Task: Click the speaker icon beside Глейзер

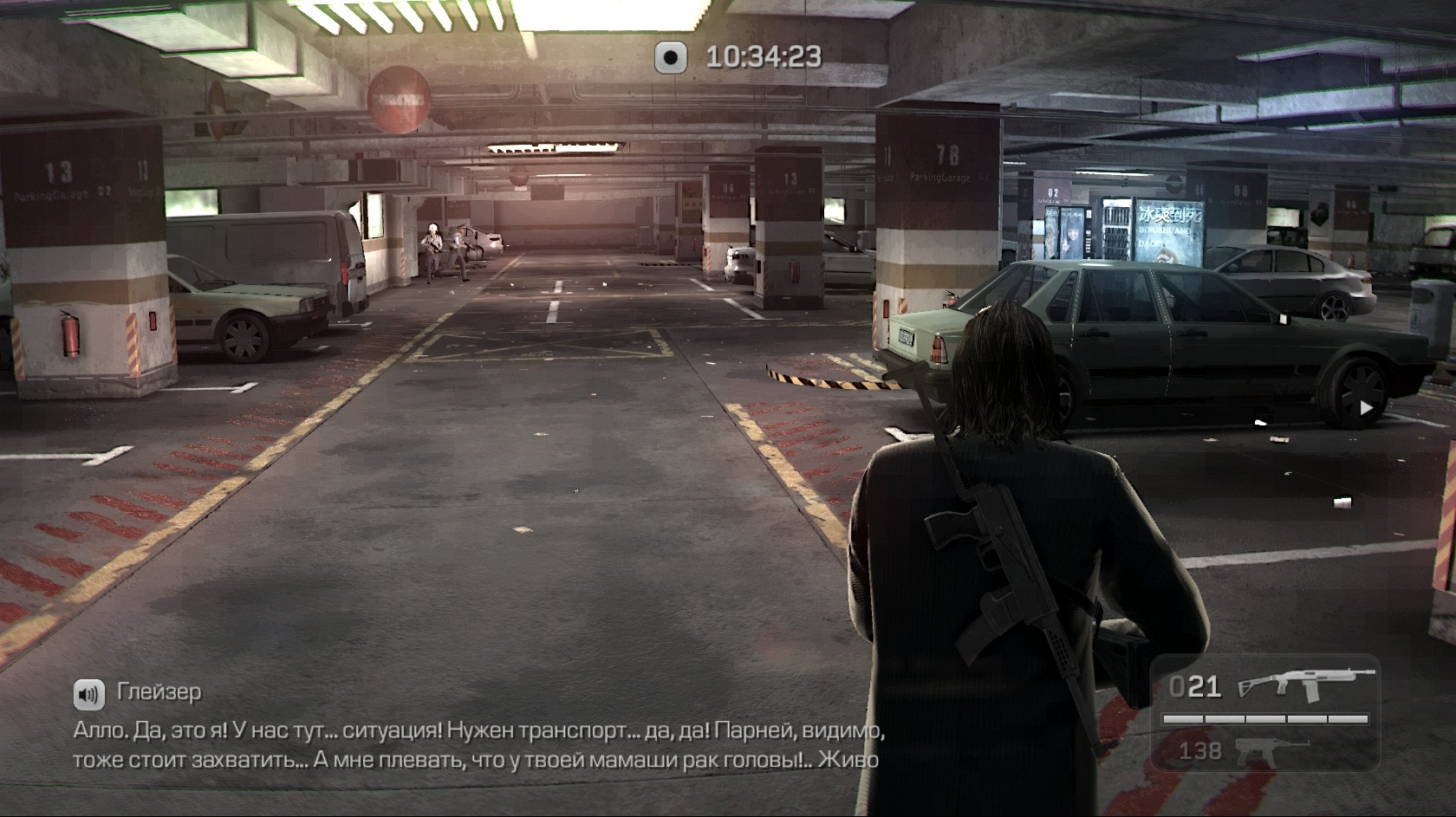Action: click(88, 692)
